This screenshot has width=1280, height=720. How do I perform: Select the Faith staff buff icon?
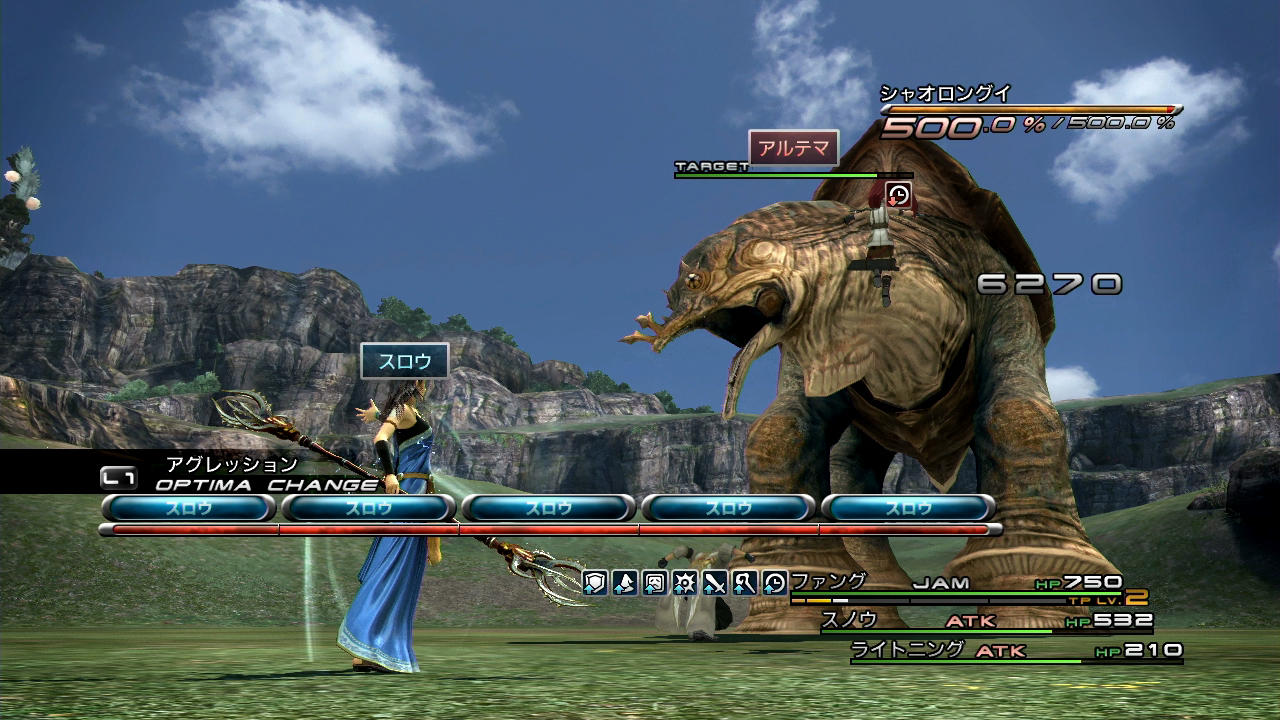[745, 583]
